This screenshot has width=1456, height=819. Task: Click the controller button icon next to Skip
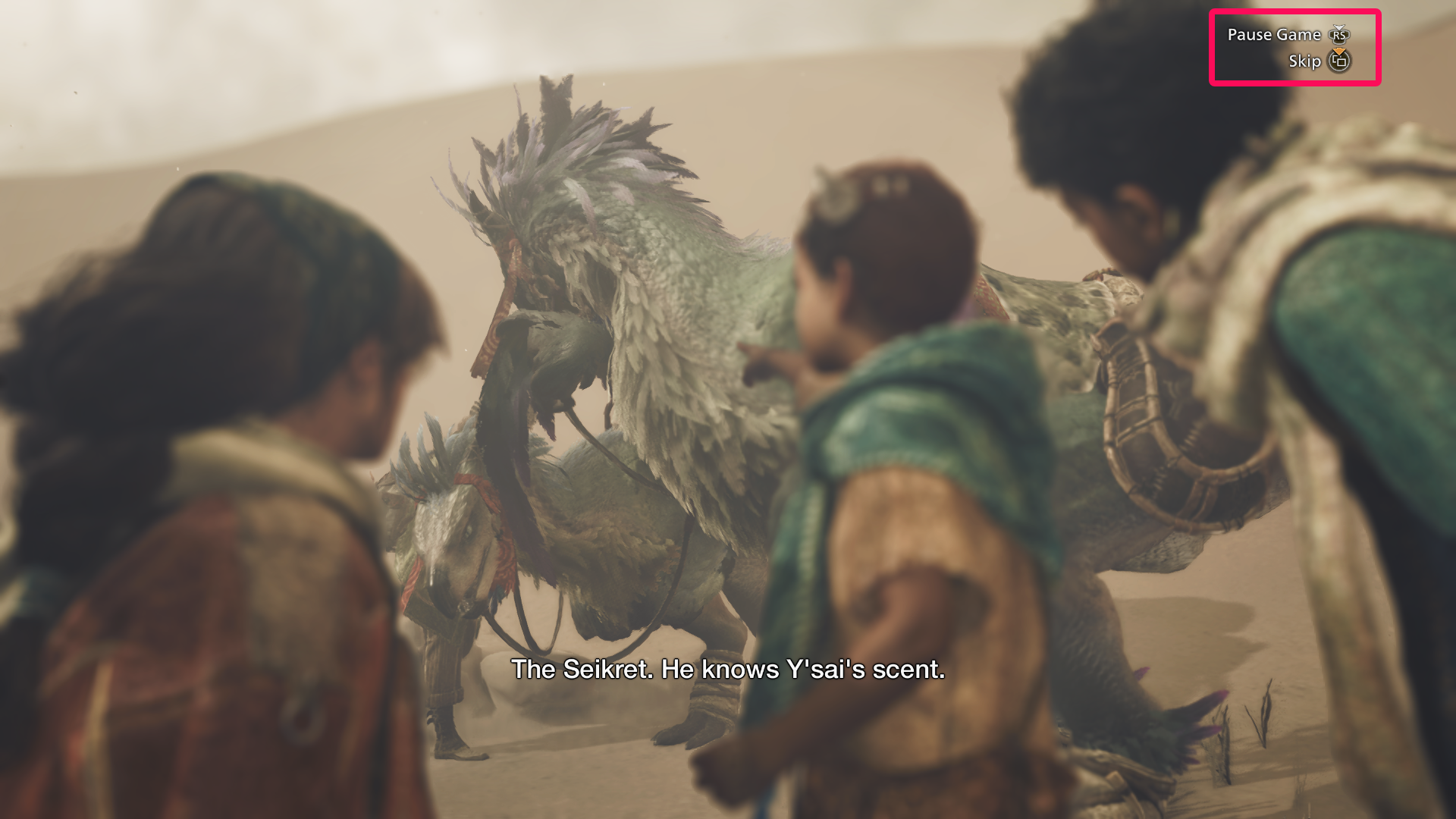click(x=1339, y=63)
